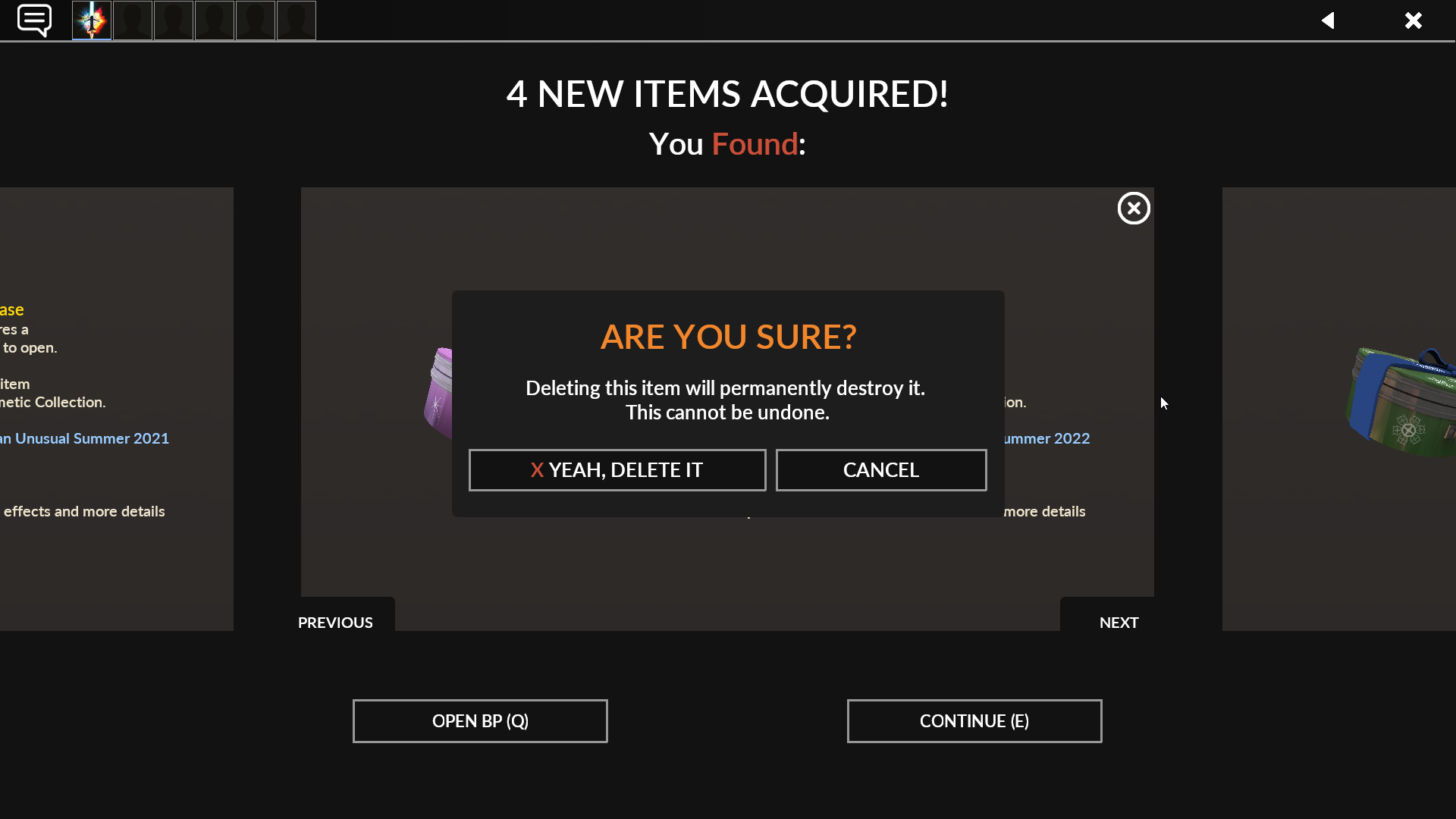Click the circled X on the item card
1456x819 pixels.
click(x=1134, y=208)
